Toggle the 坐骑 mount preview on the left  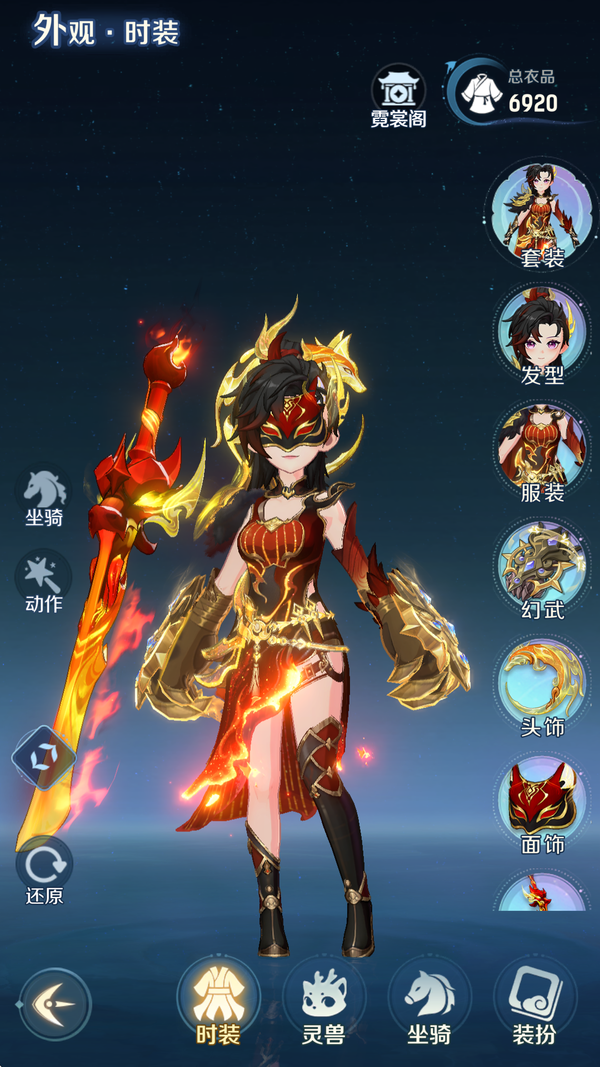tap(44, 496)
